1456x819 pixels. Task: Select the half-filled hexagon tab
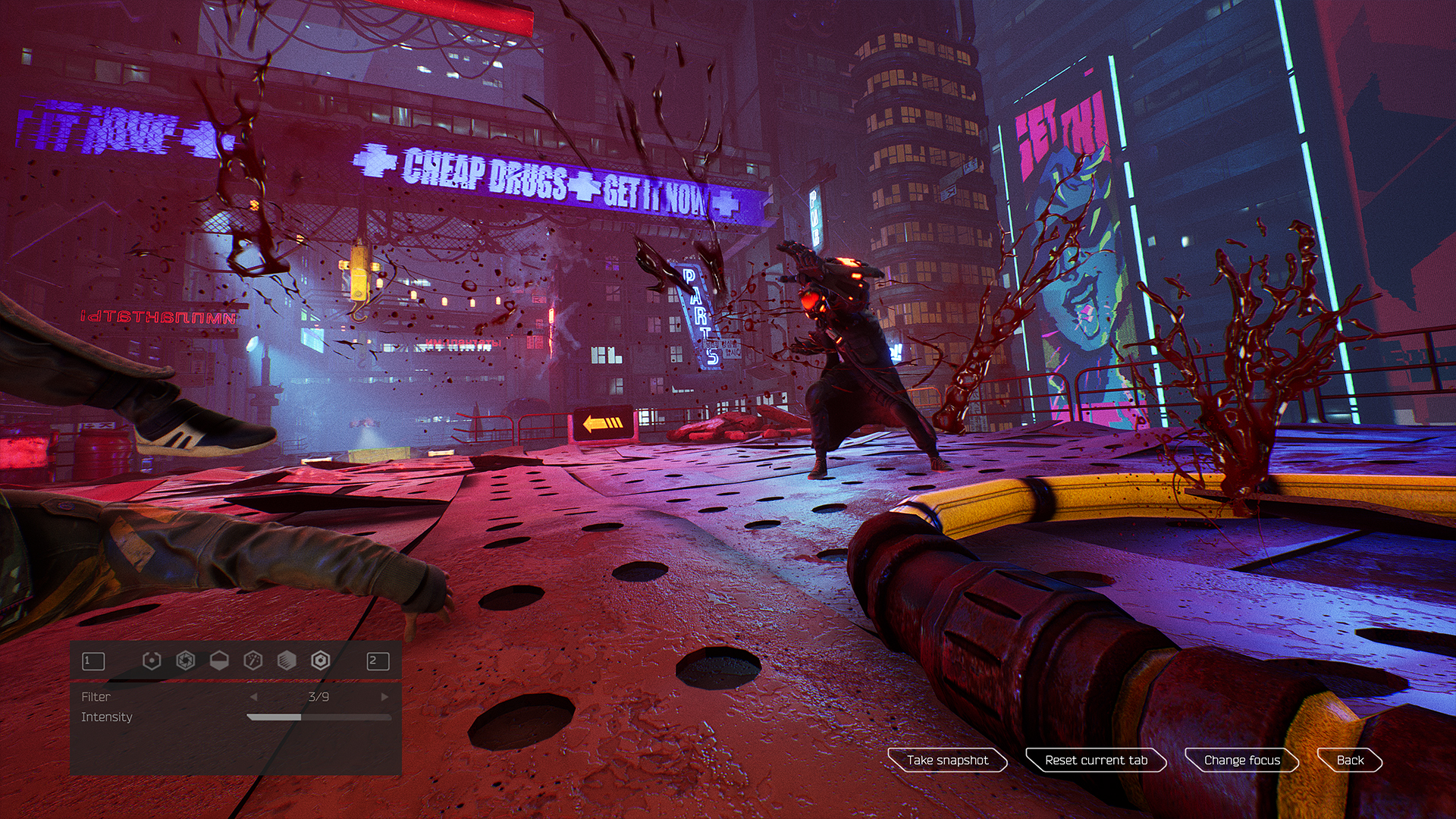tap(219, 661)
